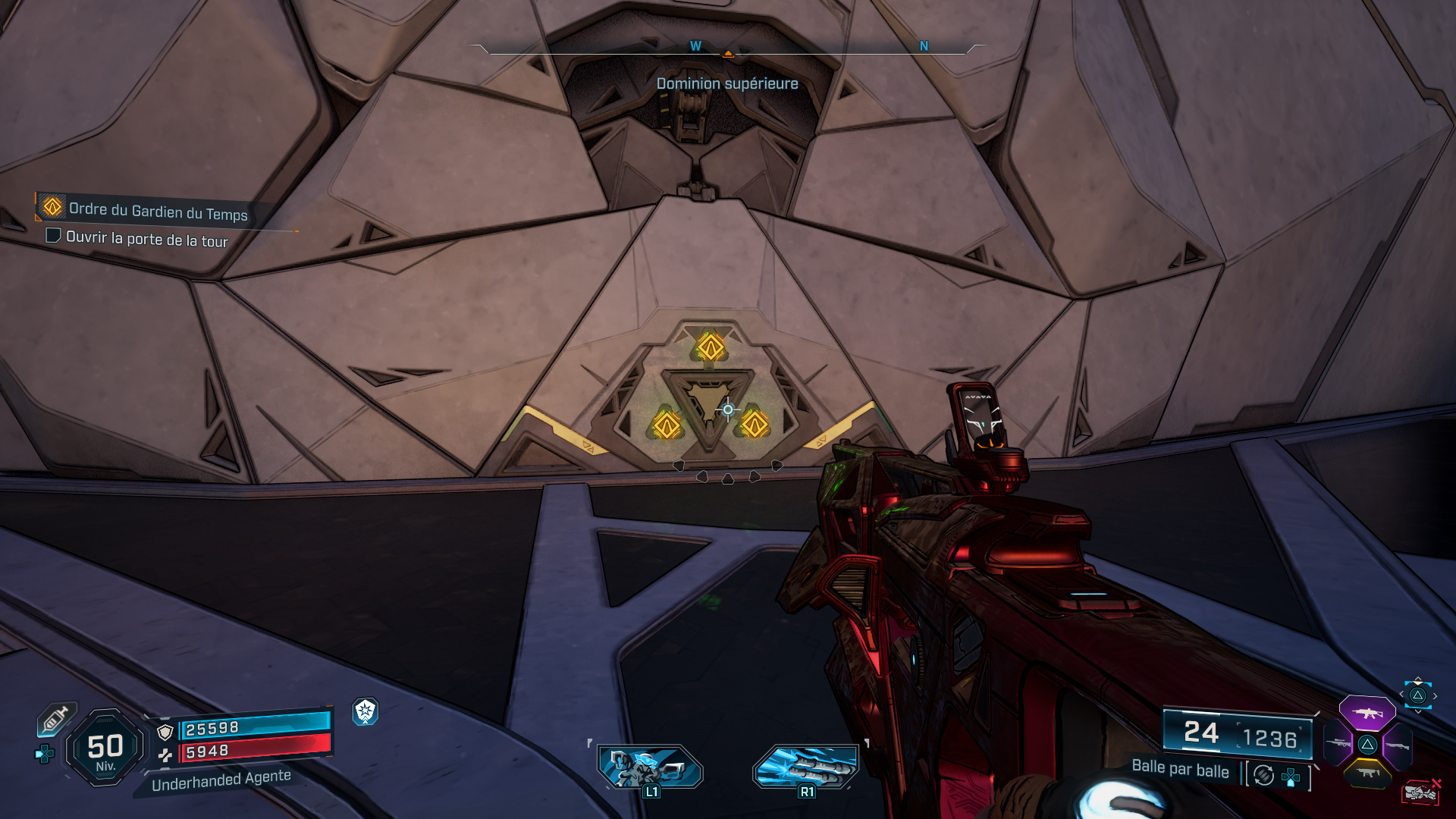Viewport: 1456px width, 819px height.
Task: Click the reload cycle arrows icon
Action: tap(1263, 775)
